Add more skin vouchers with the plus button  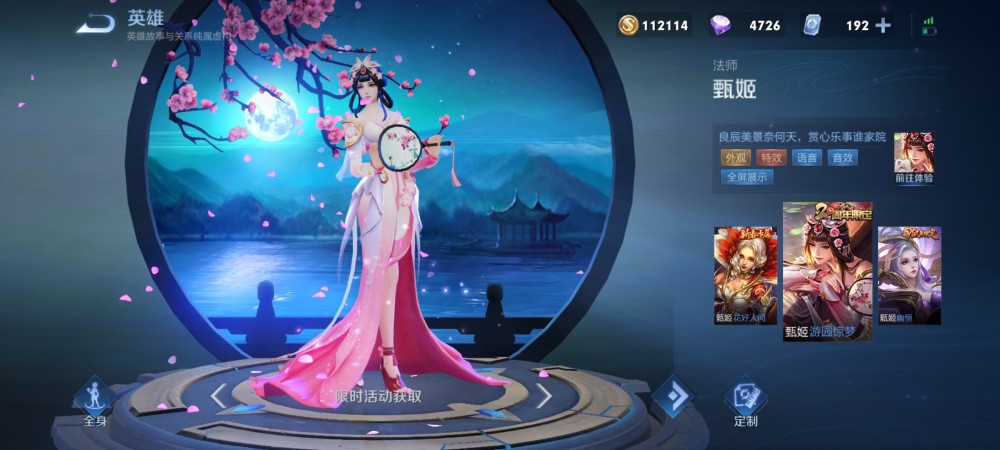point(883,26)
